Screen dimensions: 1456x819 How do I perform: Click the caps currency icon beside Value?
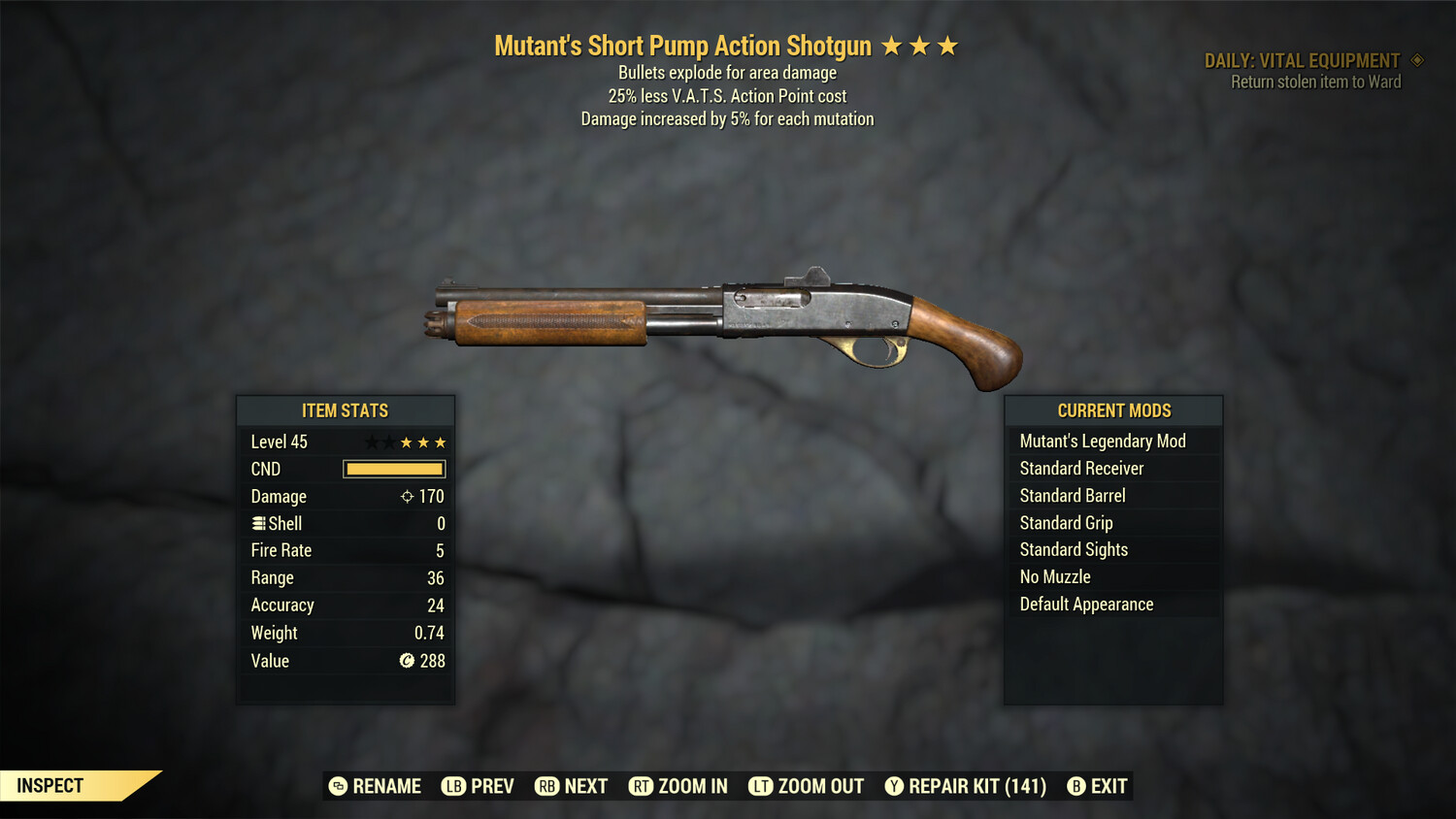[x=407, y=662]
